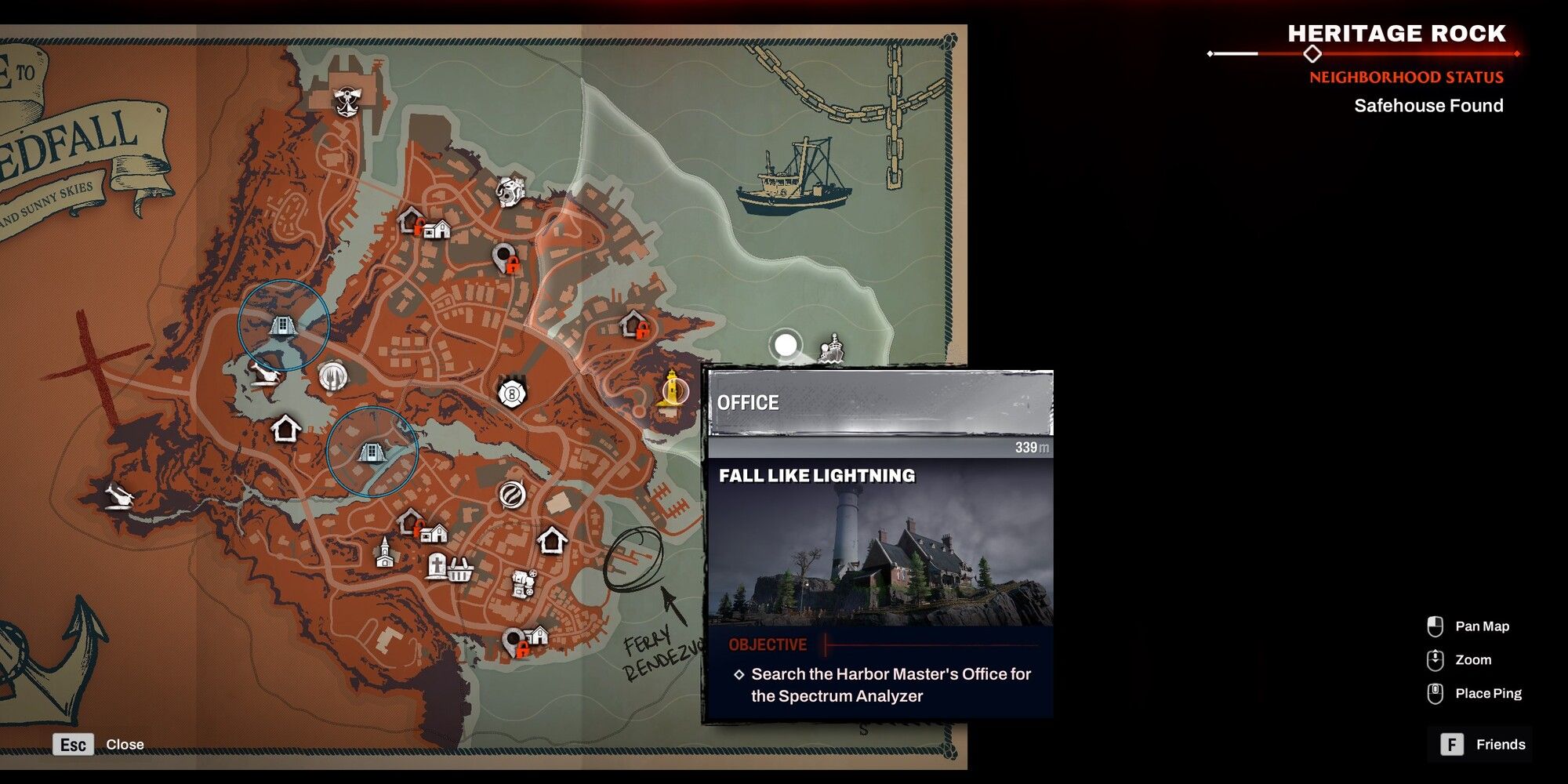Select the white circular marker near the ferry
This screenshot has width=1568, height=784.
[x=786, y=345]
